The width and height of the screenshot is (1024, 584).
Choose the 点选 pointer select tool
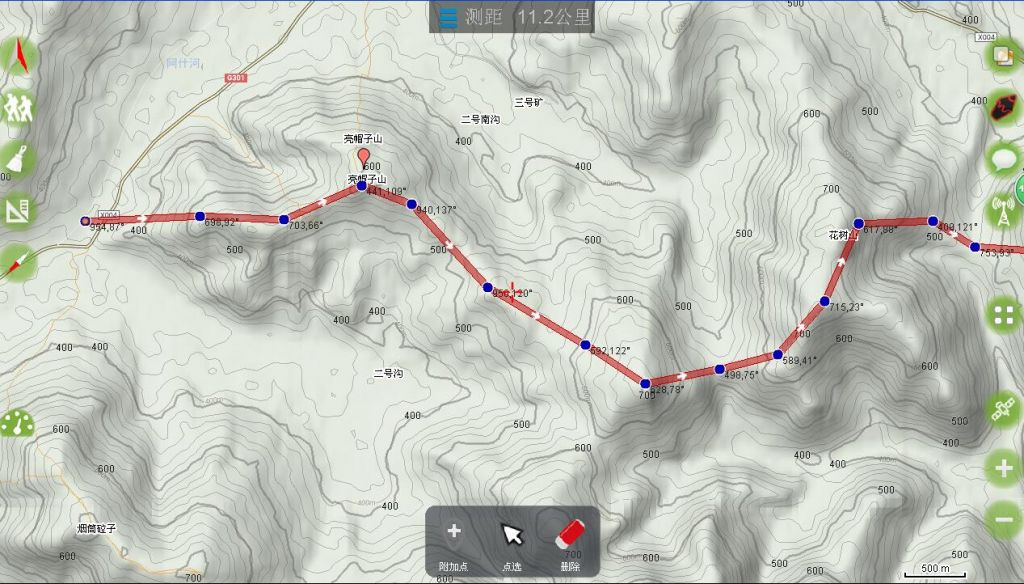pos(511,540)
